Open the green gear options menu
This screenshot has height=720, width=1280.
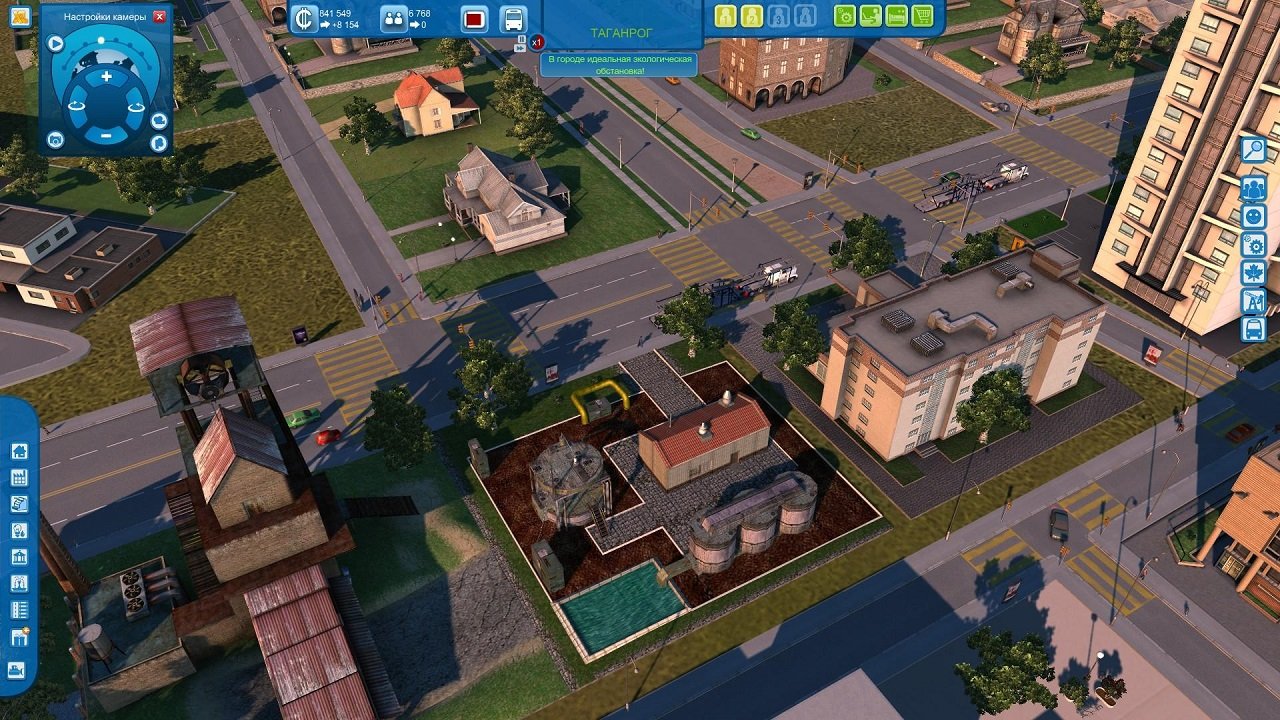point(844,17)
